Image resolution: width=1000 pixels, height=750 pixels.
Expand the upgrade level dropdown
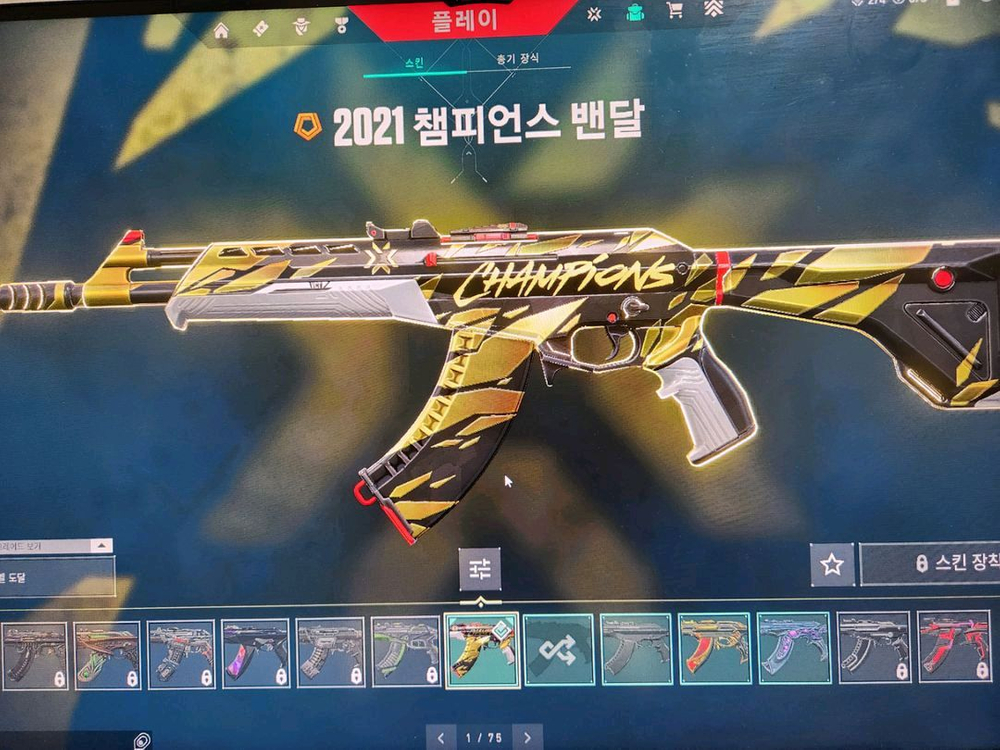click(101, 546)
